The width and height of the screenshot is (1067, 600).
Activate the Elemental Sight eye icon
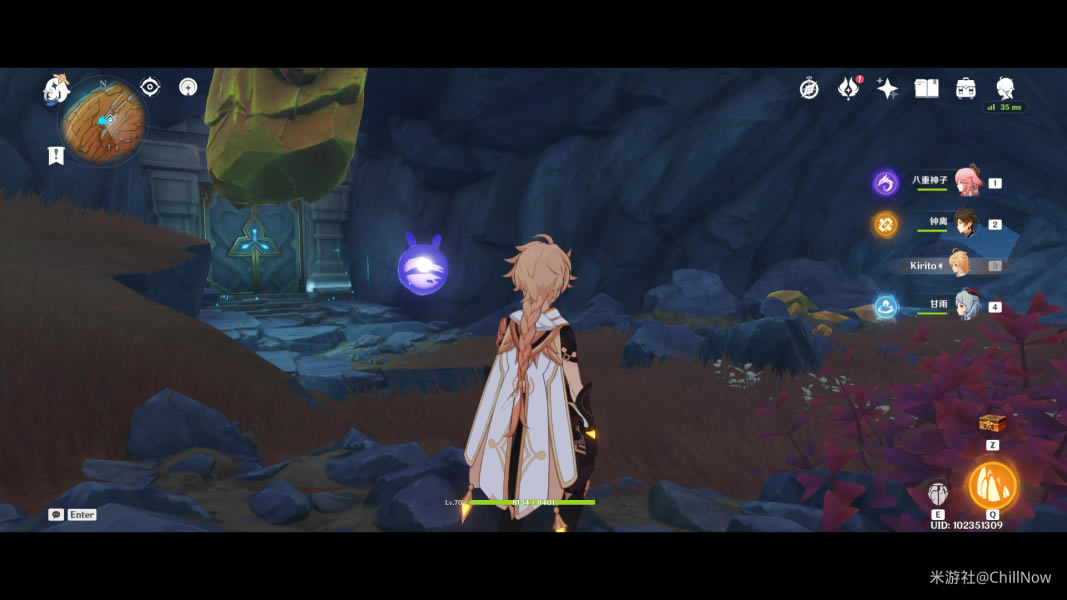pyautogui.click(x=150, y=87)
